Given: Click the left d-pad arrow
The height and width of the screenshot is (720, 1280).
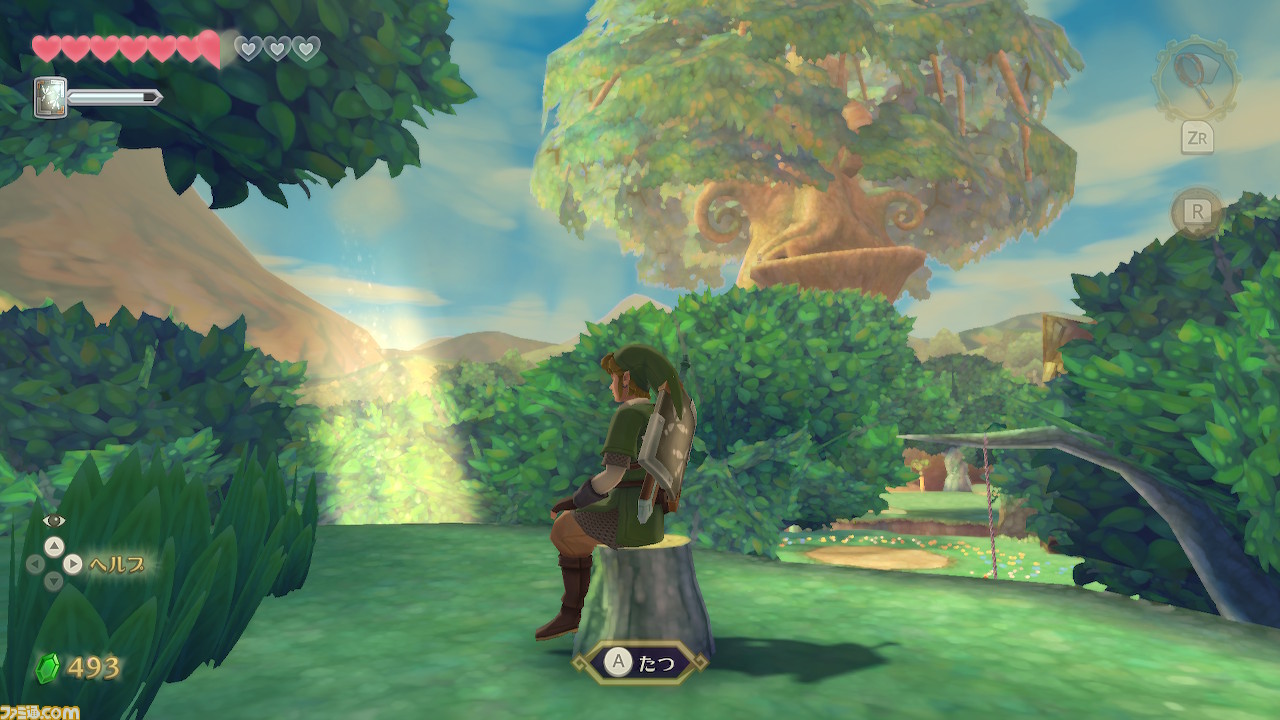Looking at the screenshot, I should click(34, 564).
